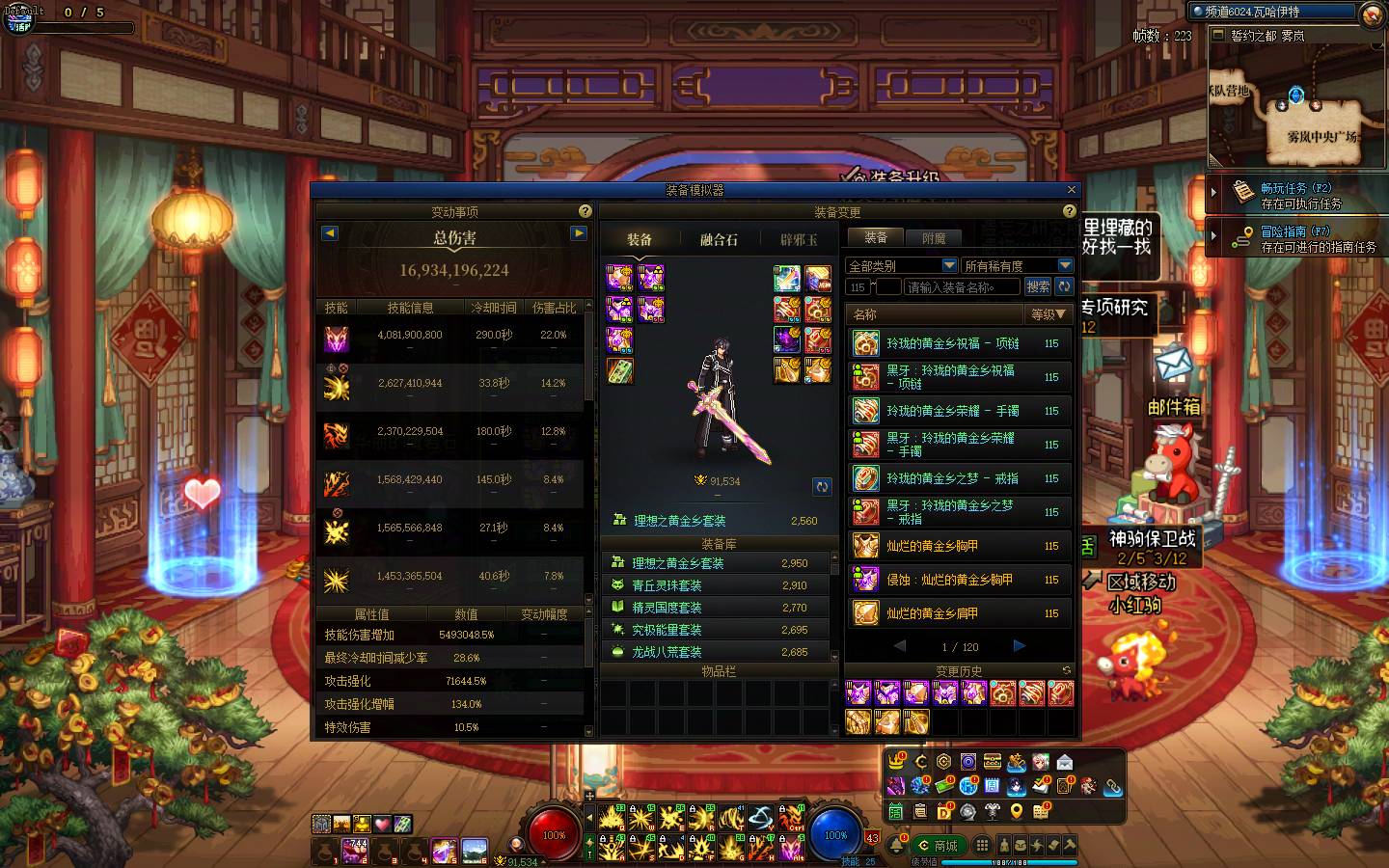This screenshot has width=1389, height=868.
Task: Open the 商城 shop button
Action: (x=939, y=846)
